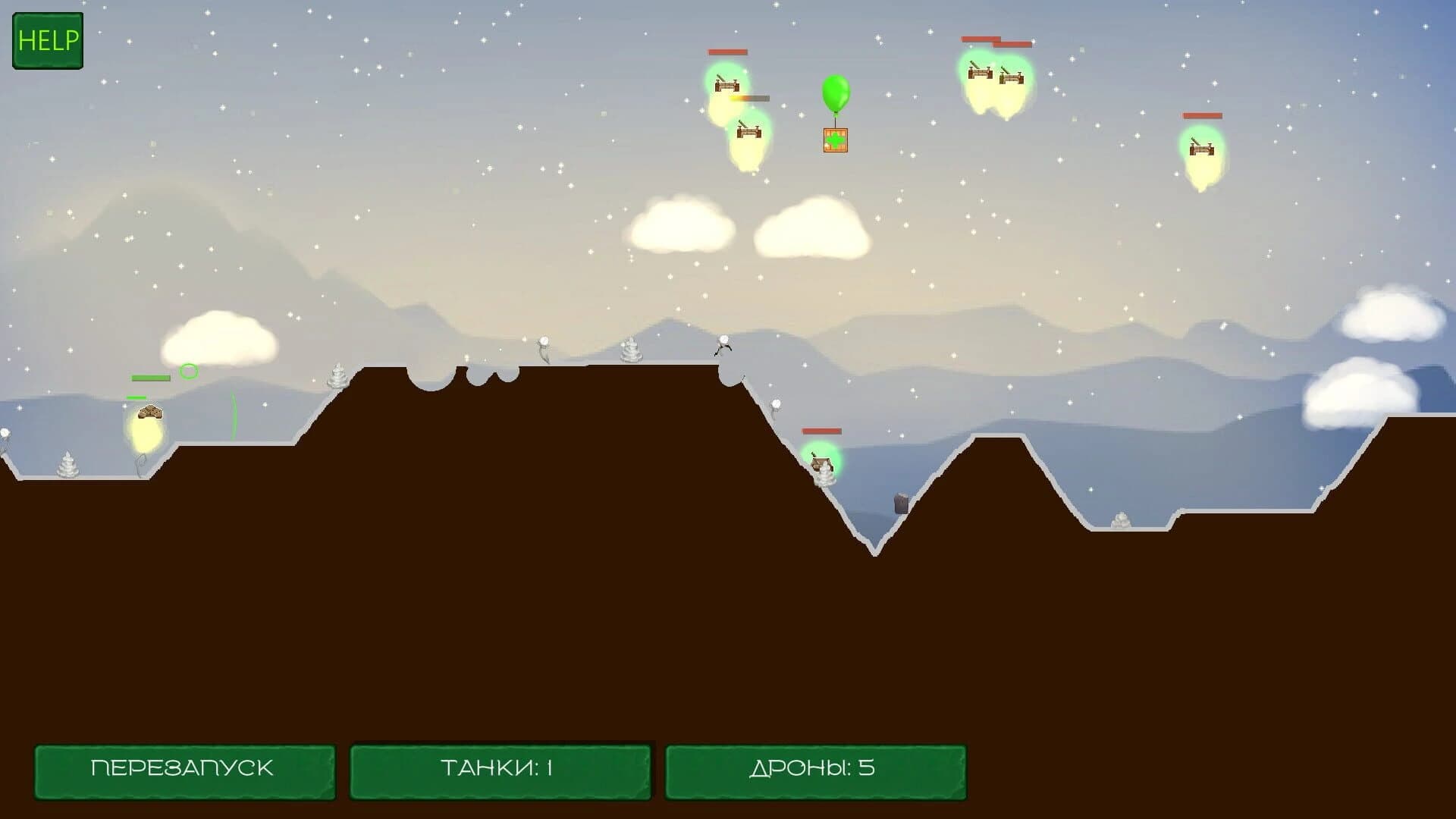Click the red health bar above the far-right drone
The image size is (1456, 819).
click(x=1203, y=116)
